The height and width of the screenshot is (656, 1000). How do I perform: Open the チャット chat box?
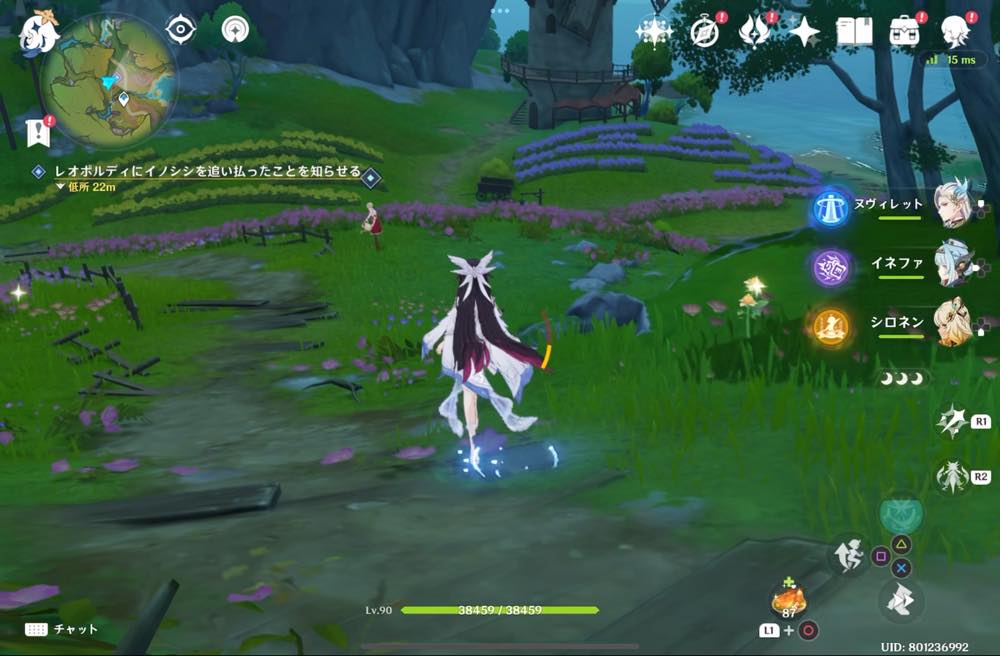(x=62, y=629)
